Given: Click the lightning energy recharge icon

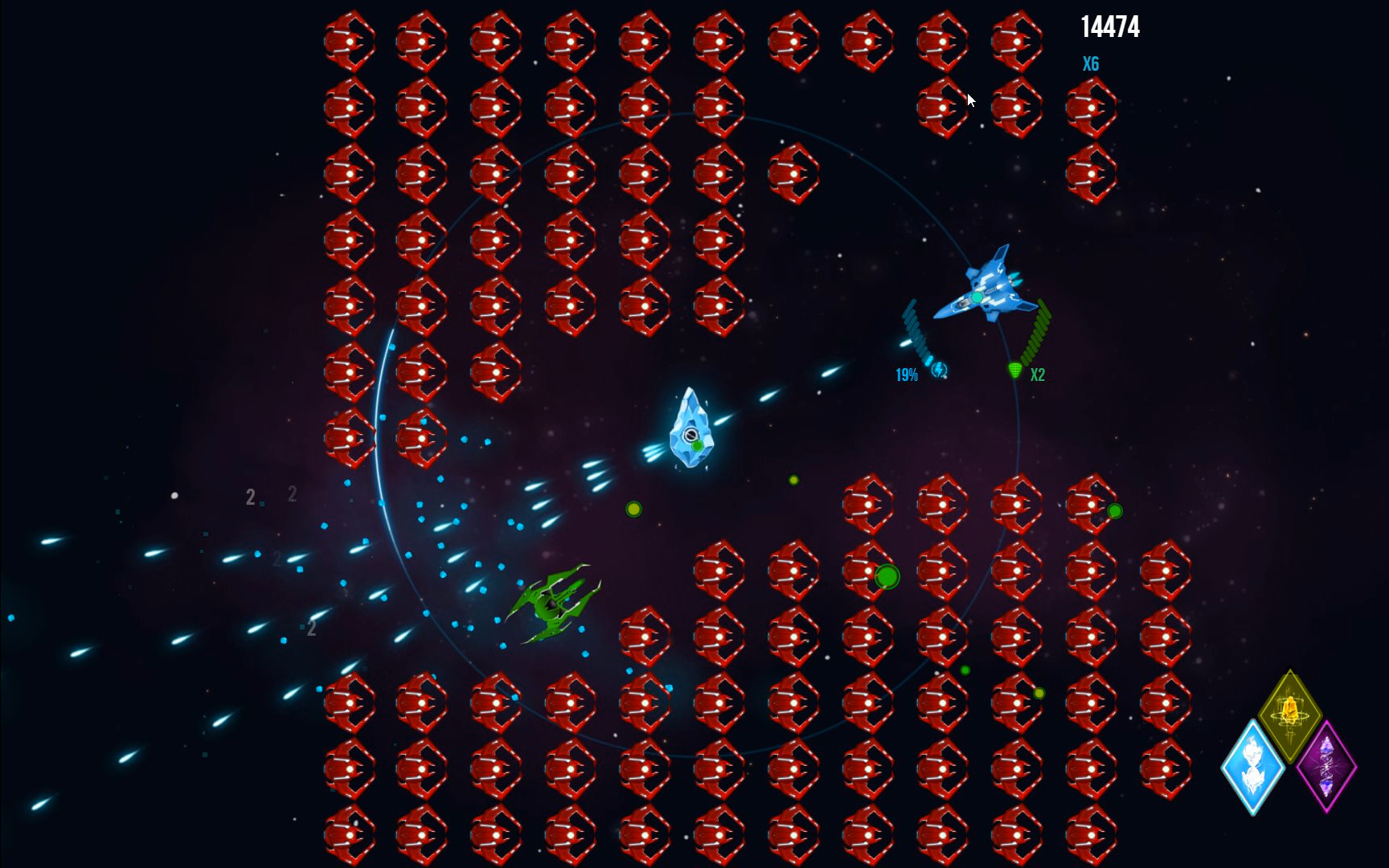Looking at the screenshot, I should pyautogui.click(x=939, y=371).
